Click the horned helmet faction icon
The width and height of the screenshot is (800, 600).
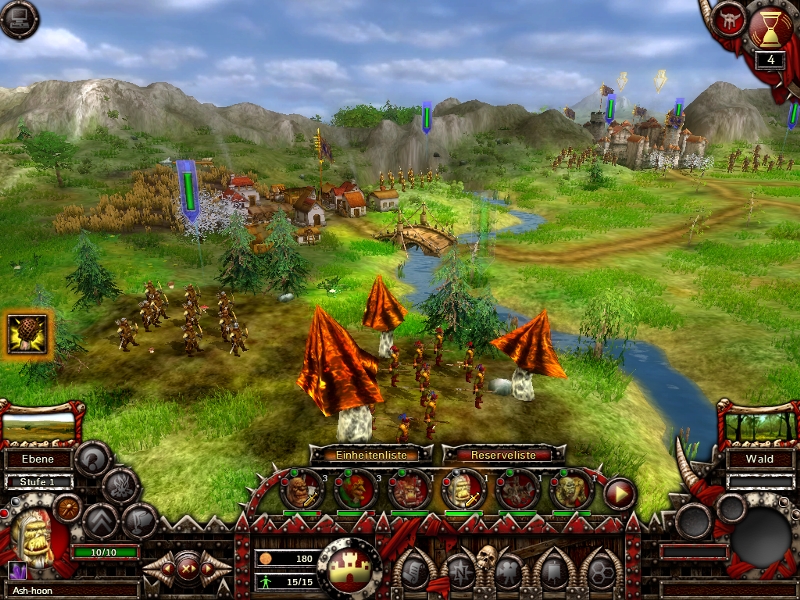tap(729, 20)
